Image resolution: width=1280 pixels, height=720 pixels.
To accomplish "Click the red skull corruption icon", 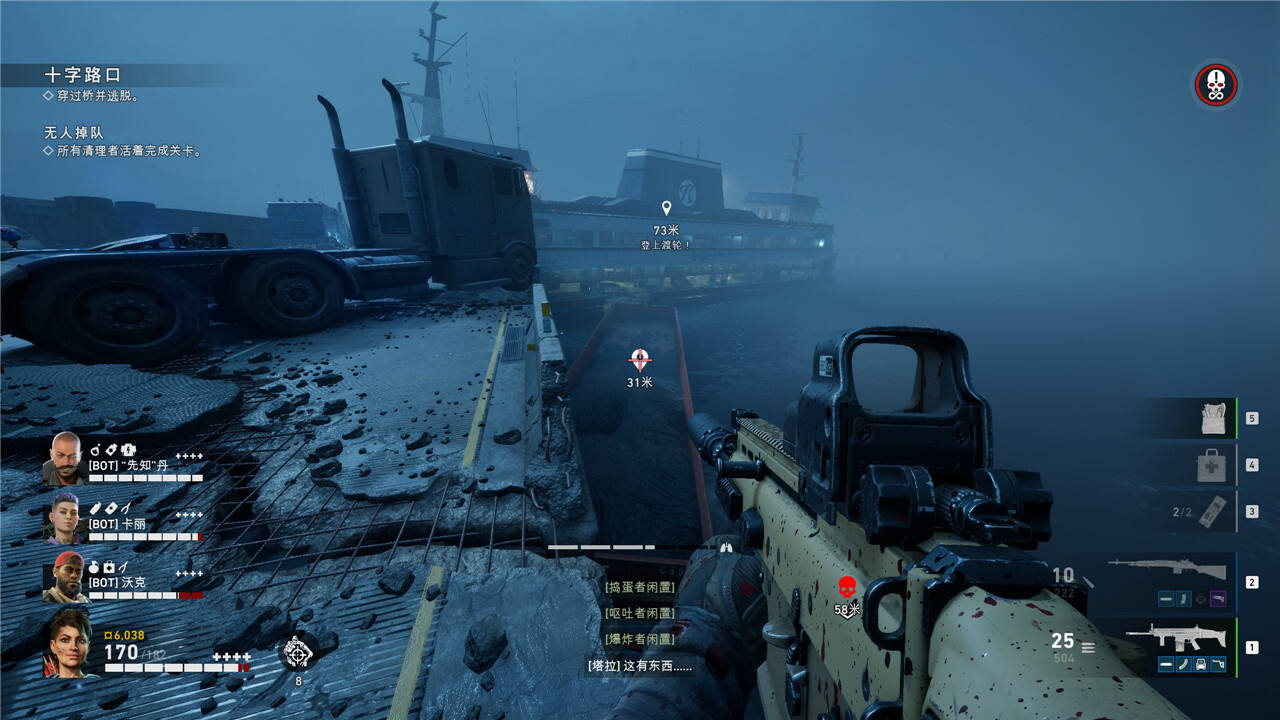I will tap(1215, 85).
